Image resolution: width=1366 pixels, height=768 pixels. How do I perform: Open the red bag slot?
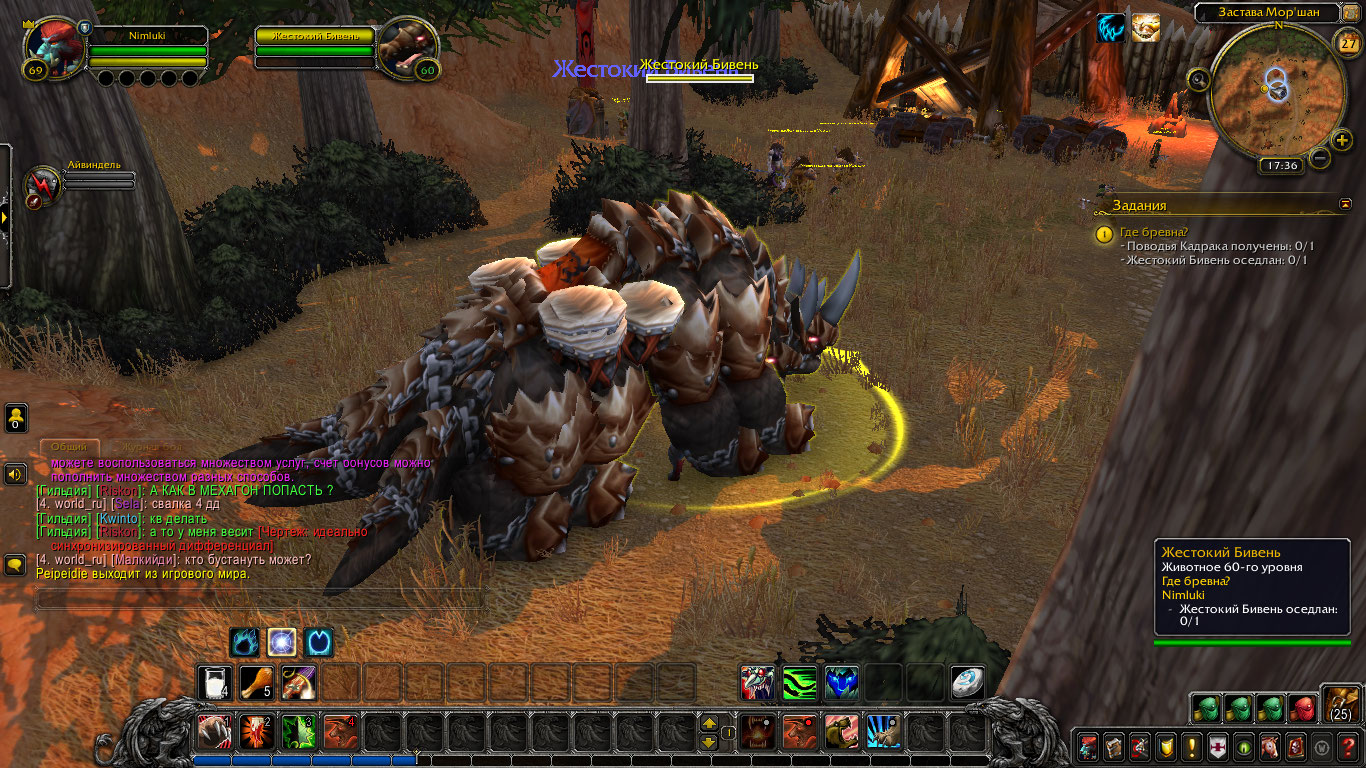pos(1302,708)
